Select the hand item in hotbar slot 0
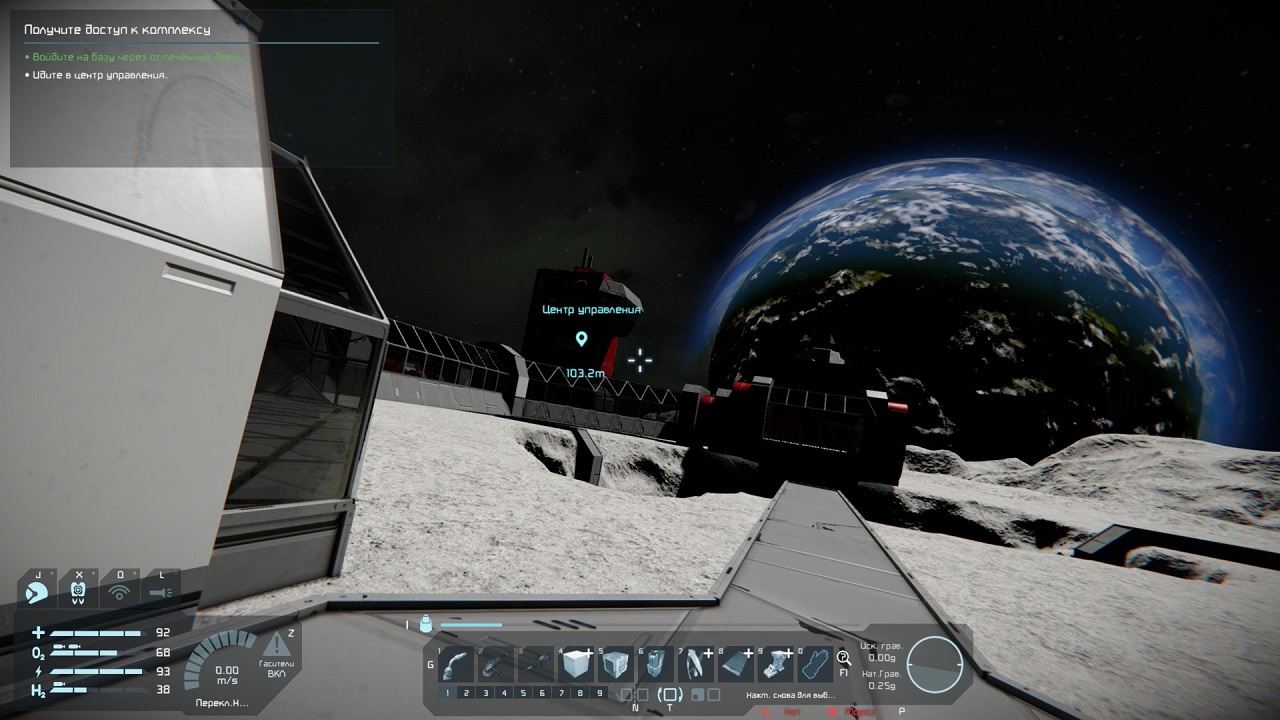 coord(815,663)
